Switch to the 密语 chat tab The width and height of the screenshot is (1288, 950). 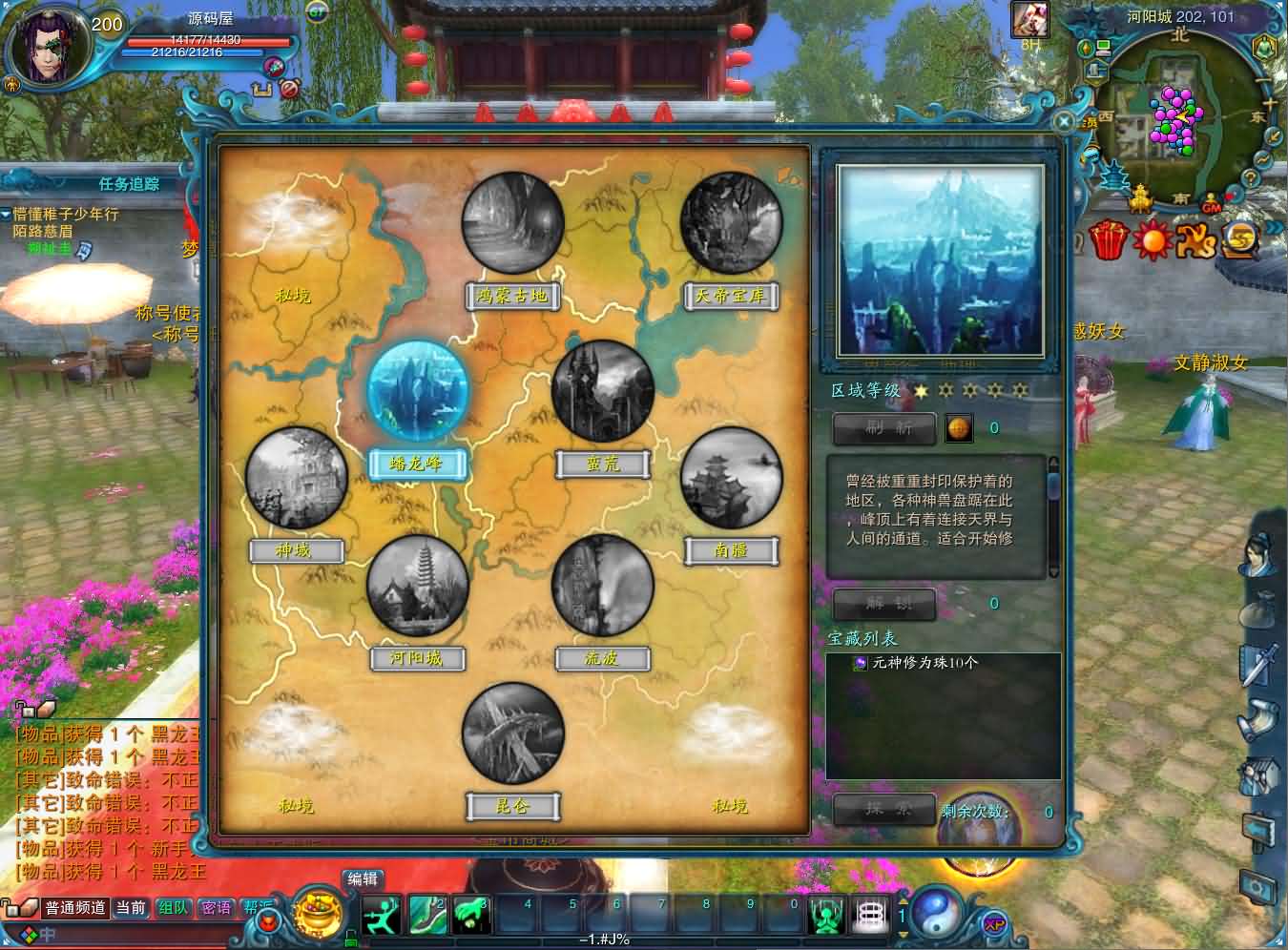(217, 908)
